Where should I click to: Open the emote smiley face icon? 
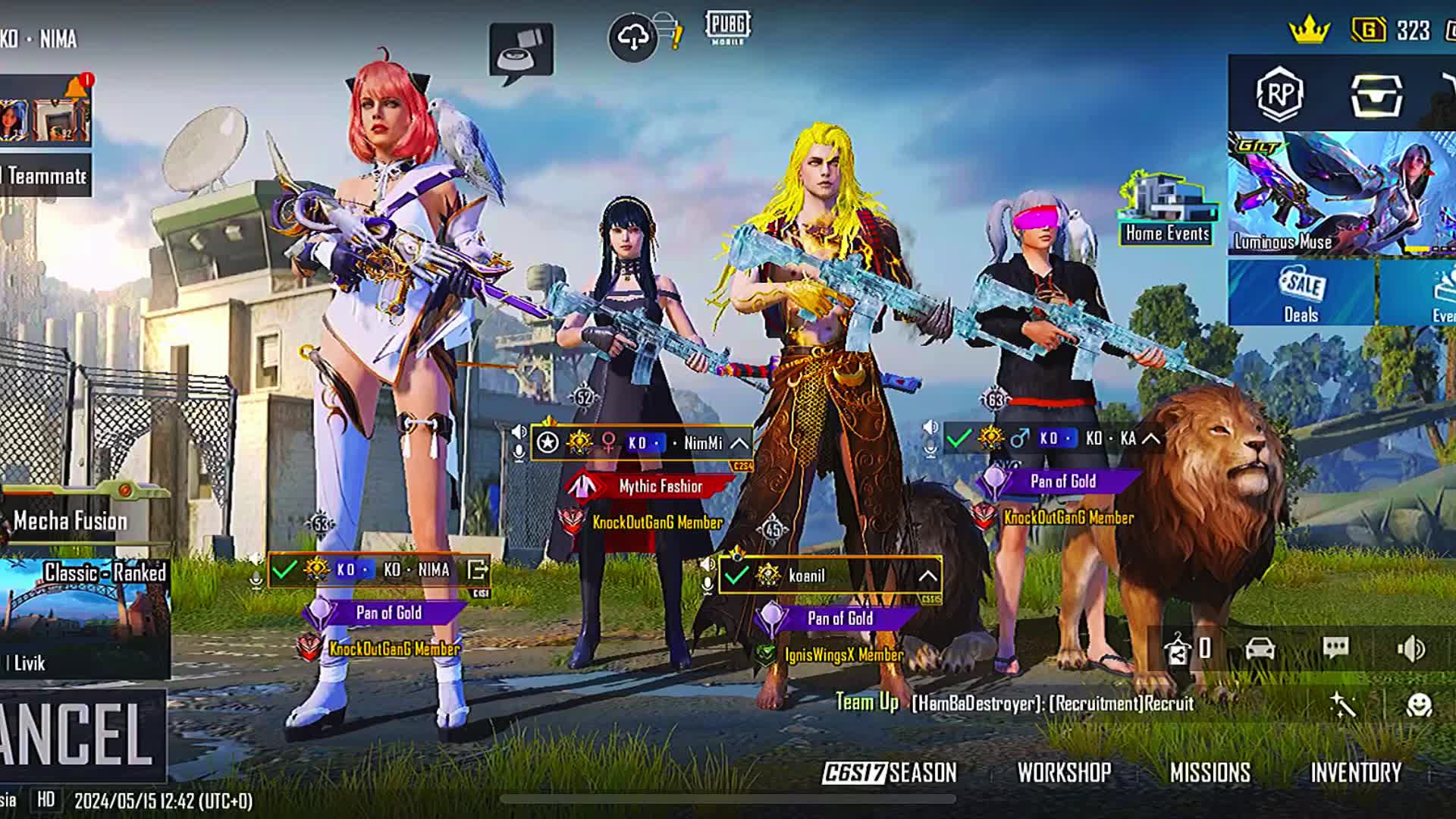tap(1419, 706)
